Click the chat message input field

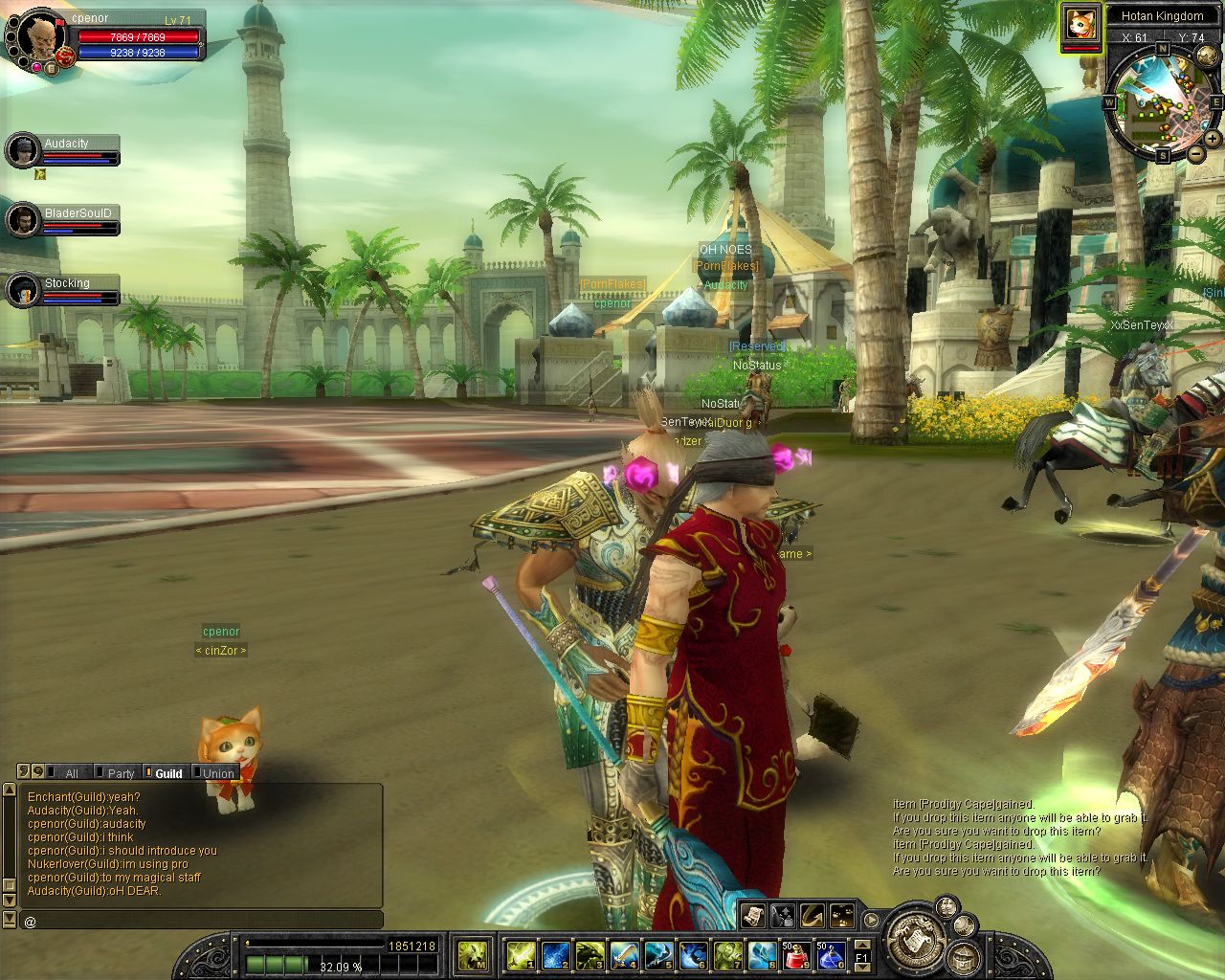(201, 921)
